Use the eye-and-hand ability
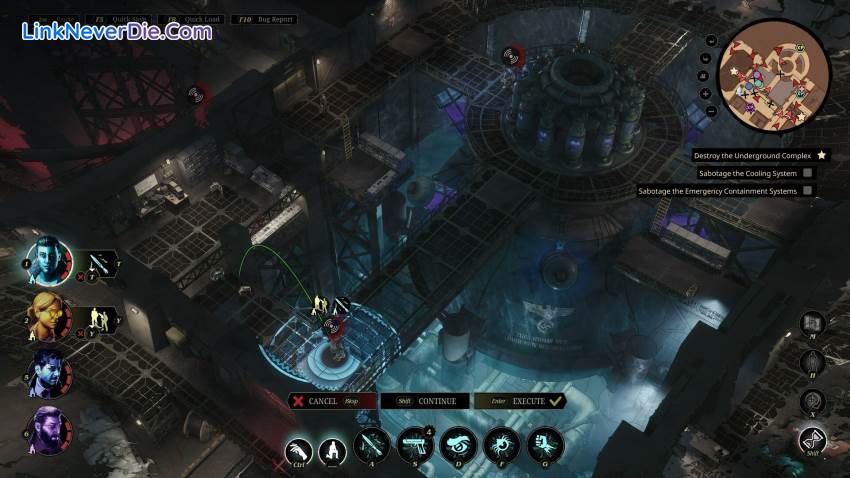Viewport: 850px width, 478px height. tap(458, 445)
